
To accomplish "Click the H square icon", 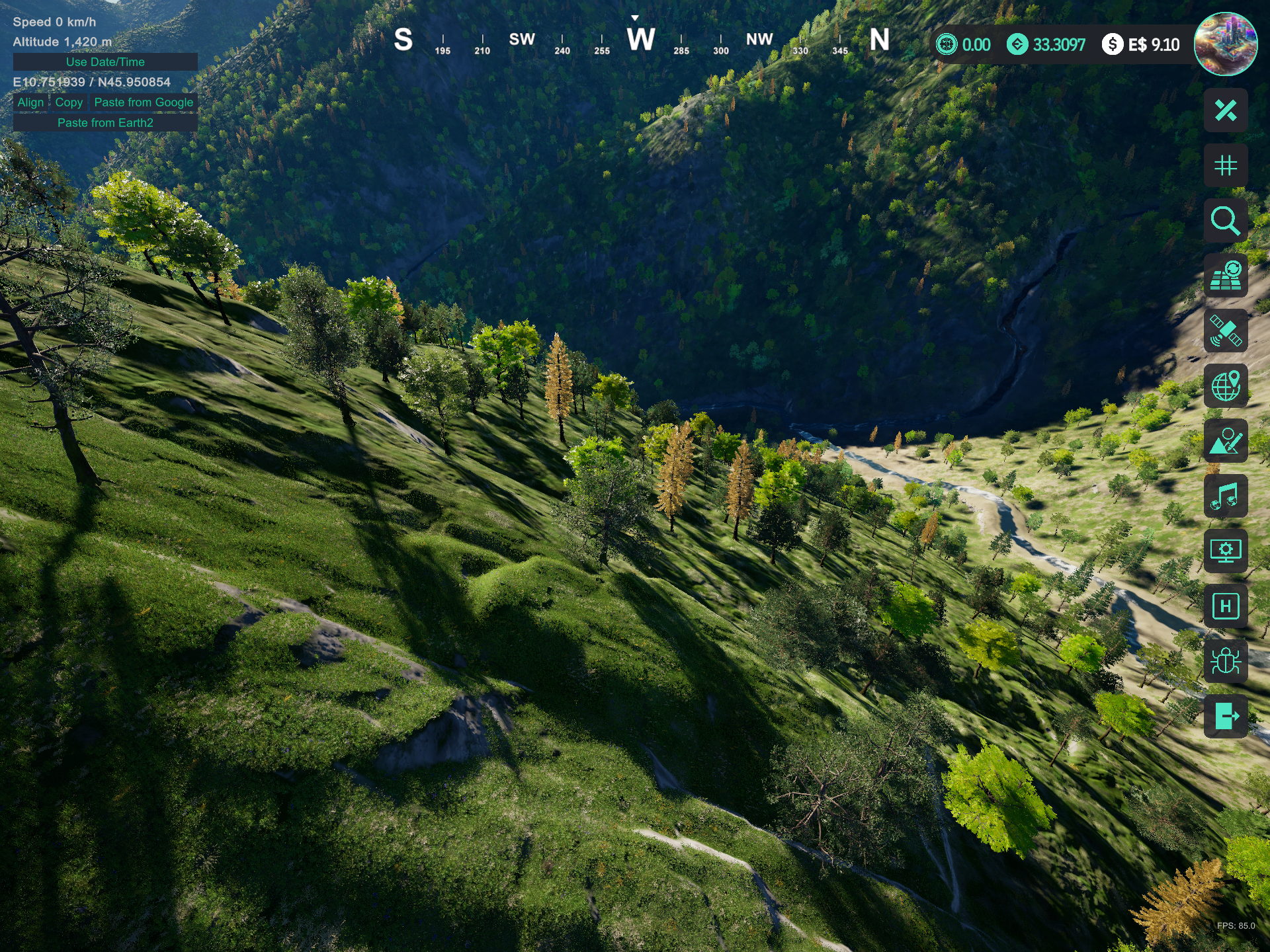I will [1225, 606].
